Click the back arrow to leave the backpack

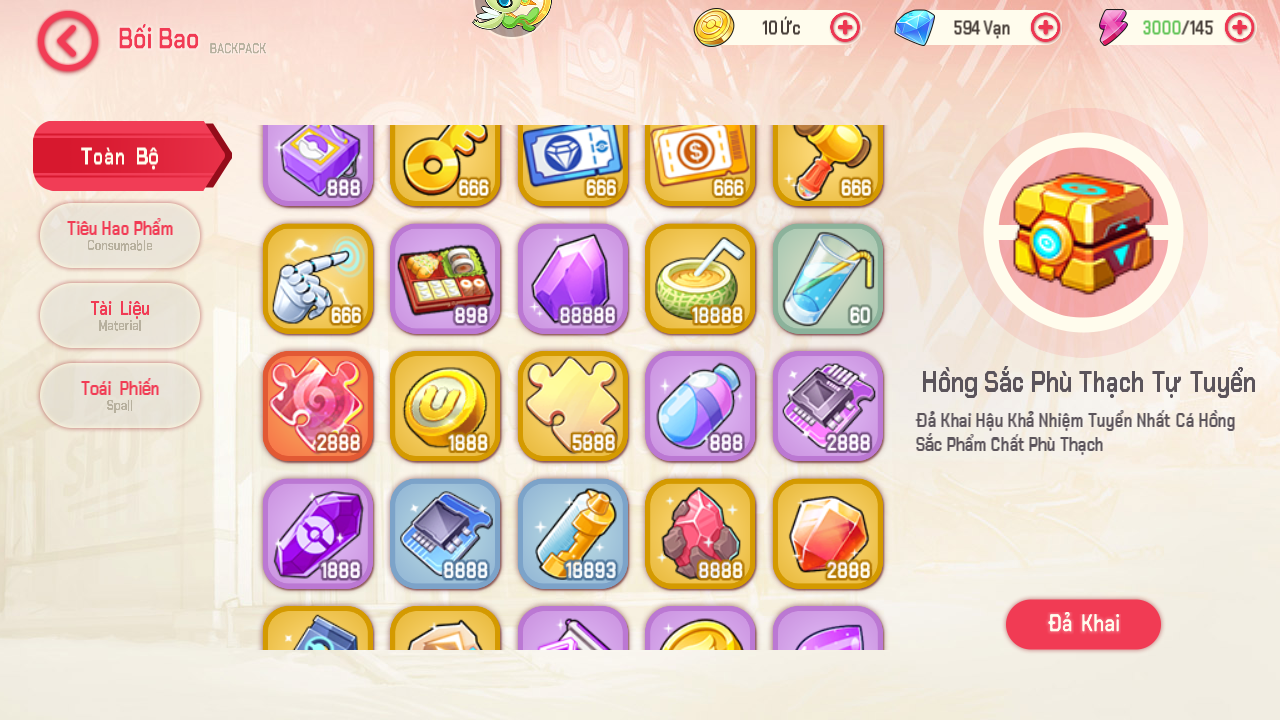click(x=67, y=42)
